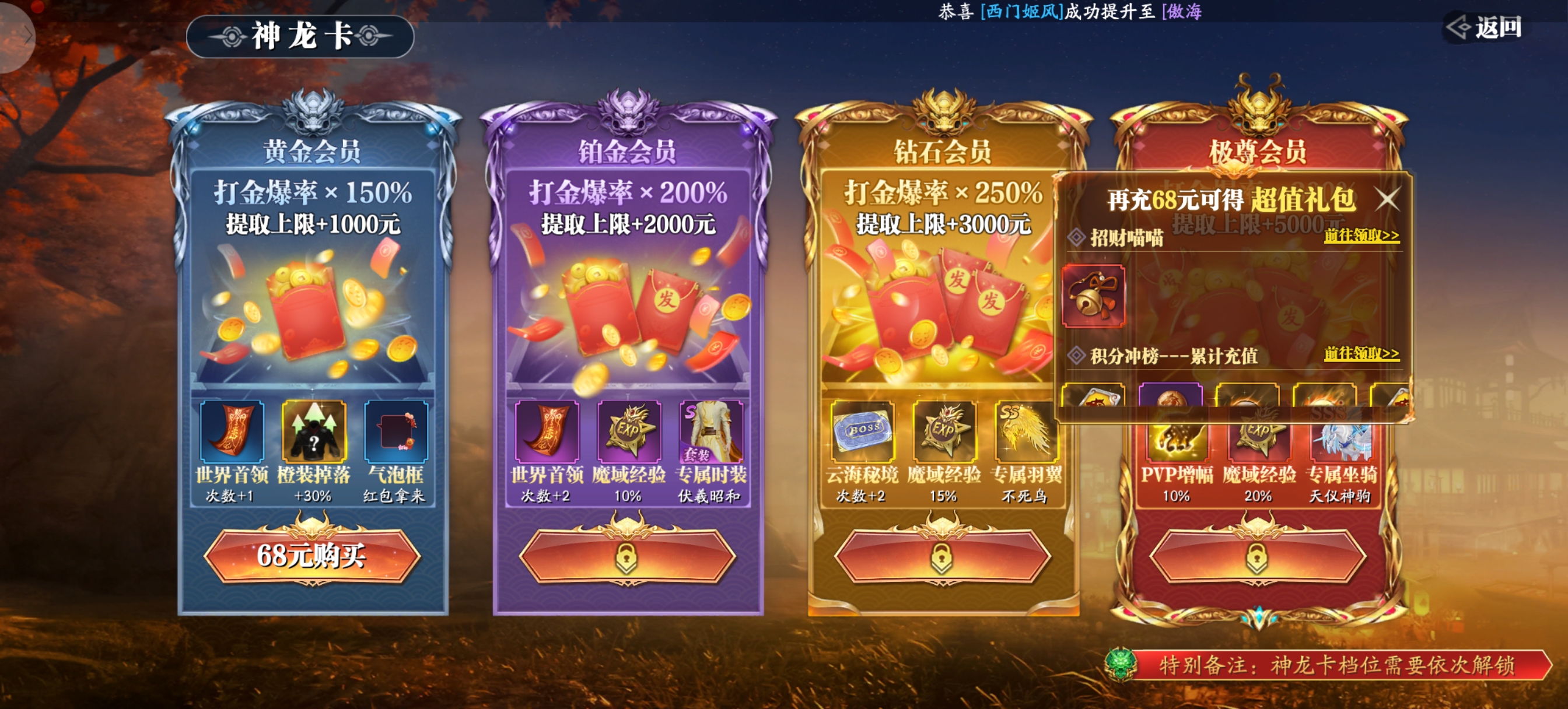This screenshot has width=1568, height=709.
Task: Inspect the 橙装掉落 reward icon
Action: 313,431
